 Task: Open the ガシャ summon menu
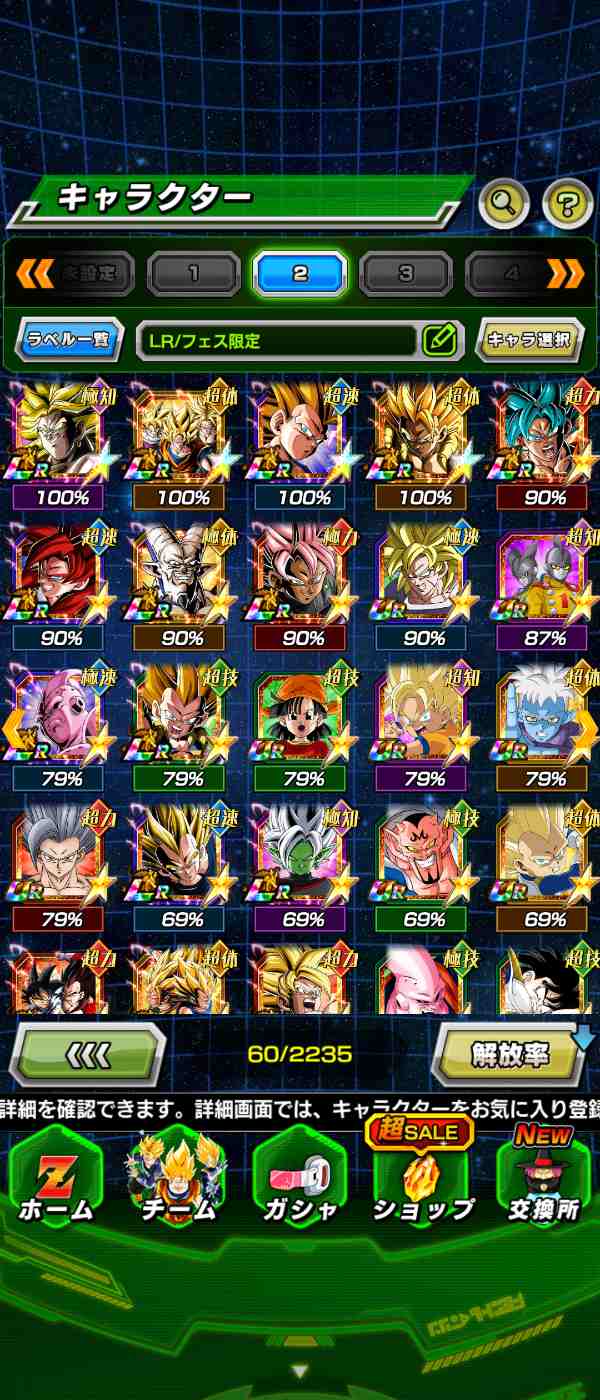pos(300,1178)
